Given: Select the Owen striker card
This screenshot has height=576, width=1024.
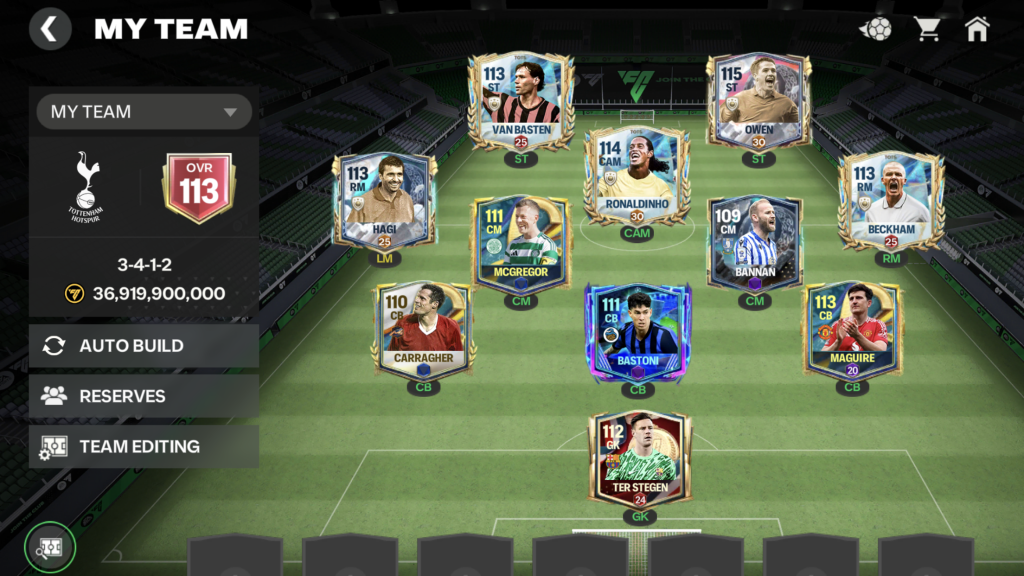Looking at the screenshot, I should pyautogui.click(x=758, y=102).
